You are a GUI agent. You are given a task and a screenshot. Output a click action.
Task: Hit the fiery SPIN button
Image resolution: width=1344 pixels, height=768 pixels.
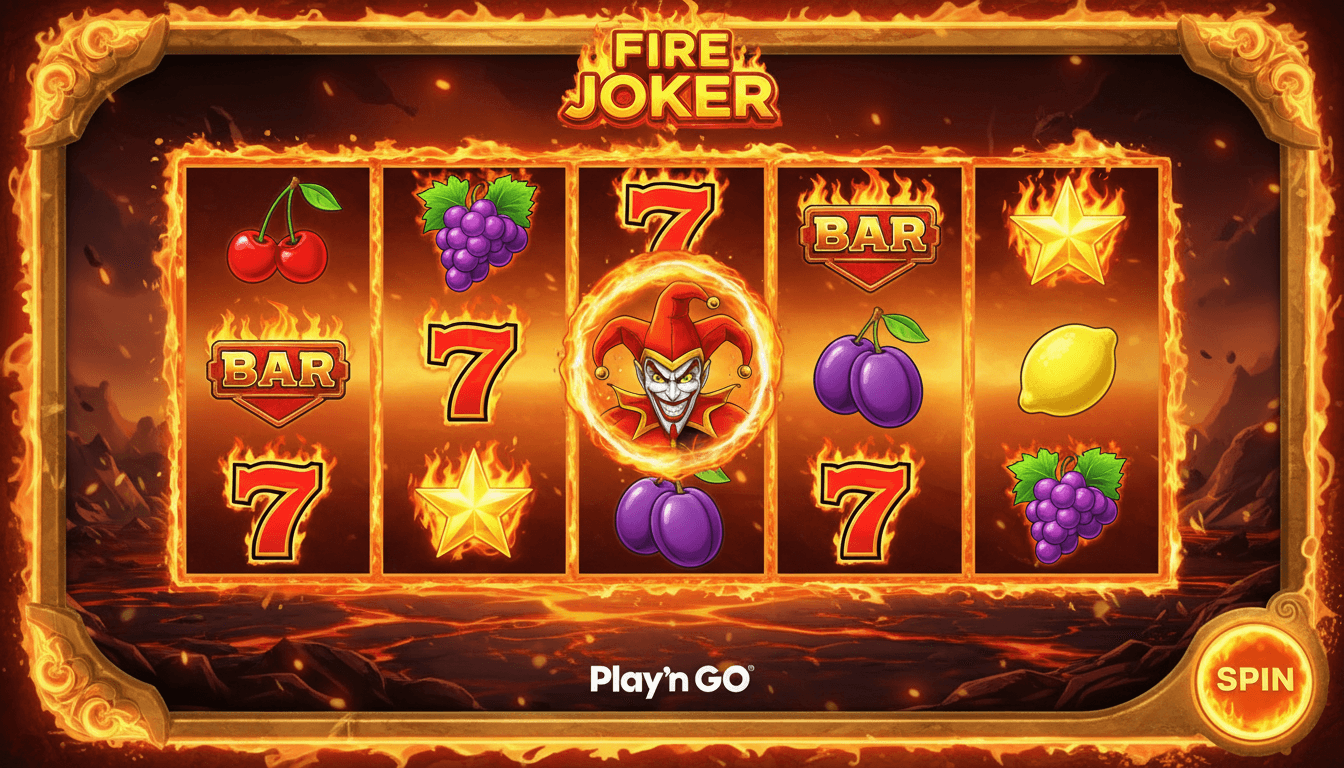click(1255, 680)
